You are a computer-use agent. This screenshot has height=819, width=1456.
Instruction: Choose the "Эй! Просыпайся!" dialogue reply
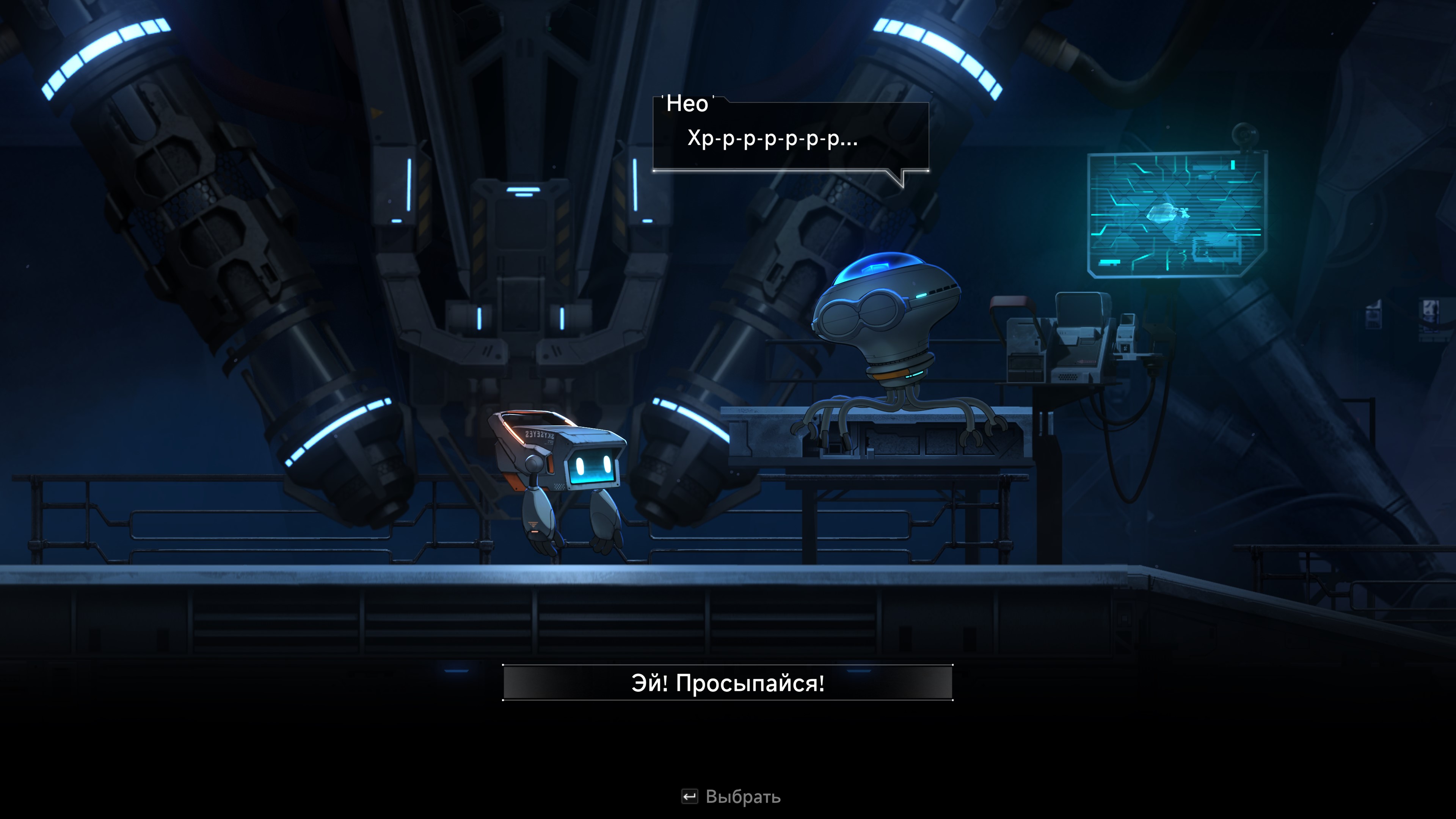click(x=728, y=683)
